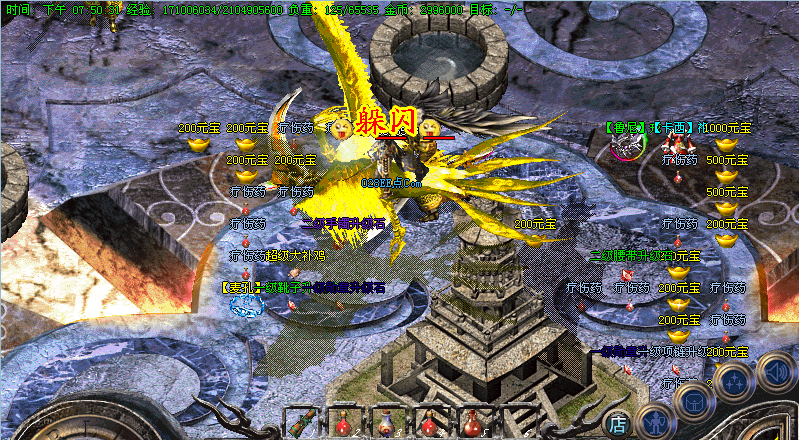Open the character equipment panel button
799x440 pixels.
(655, 422)
